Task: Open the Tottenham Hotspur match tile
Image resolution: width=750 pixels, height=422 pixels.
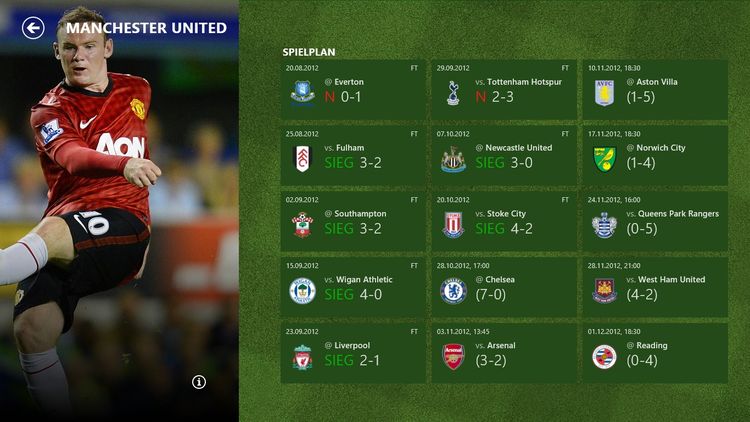Action: (x=504, y=89)
